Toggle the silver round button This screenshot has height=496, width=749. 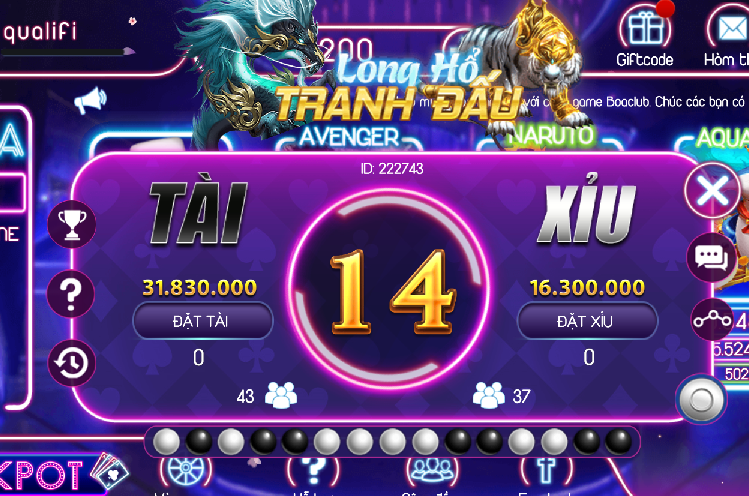[700, 399]
